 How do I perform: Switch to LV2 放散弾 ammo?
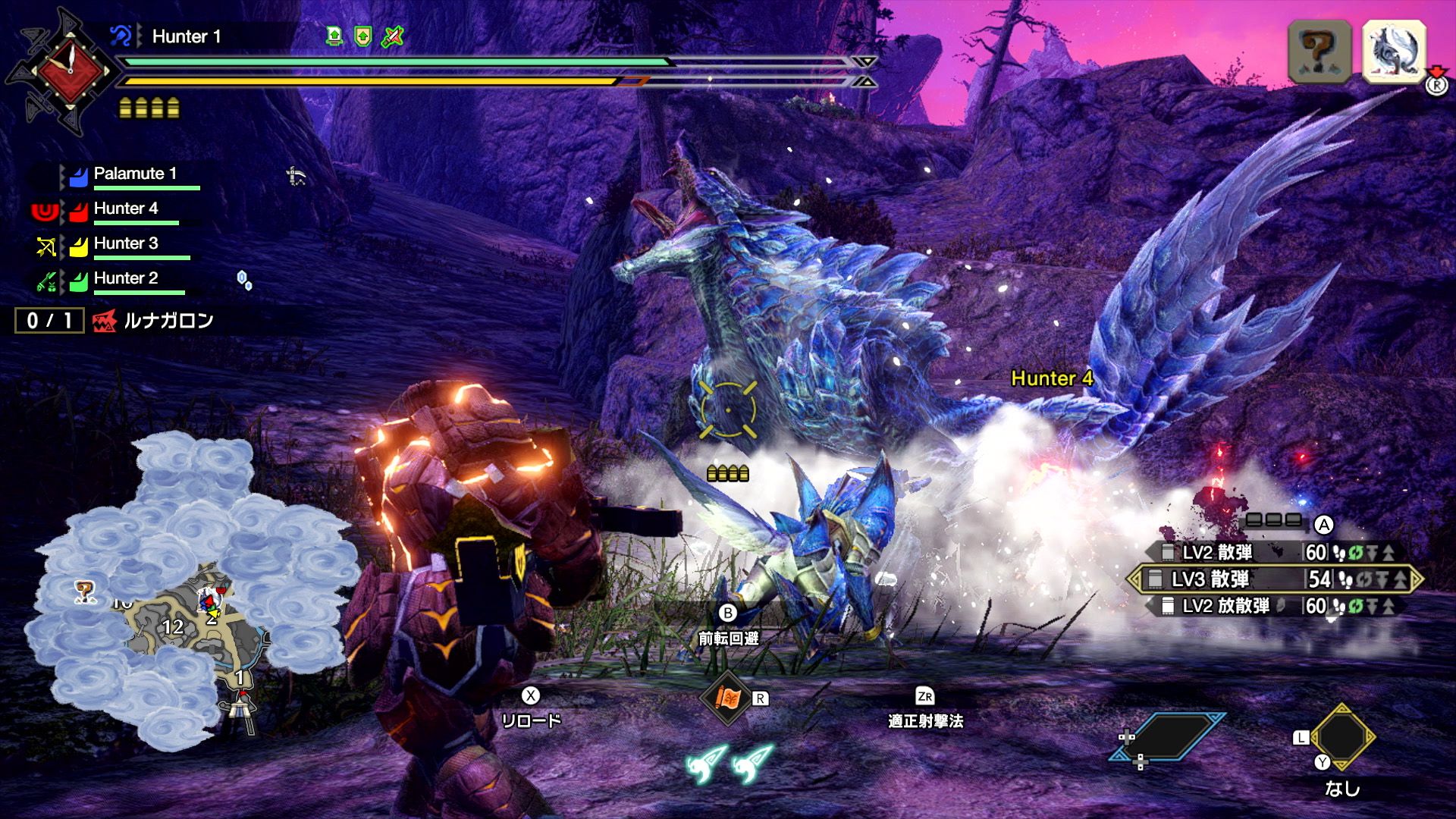[x=1274, y=606]
